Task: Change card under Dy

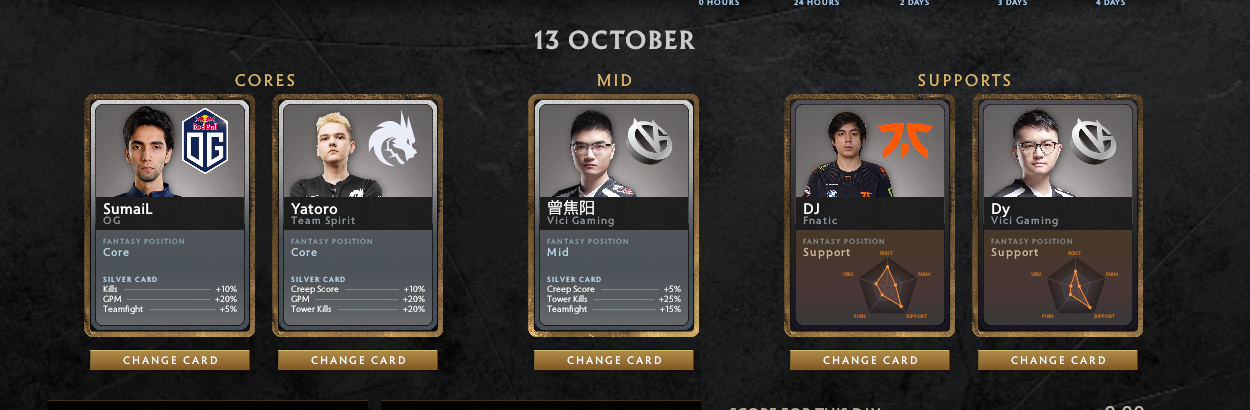Action: [1058, 360]
